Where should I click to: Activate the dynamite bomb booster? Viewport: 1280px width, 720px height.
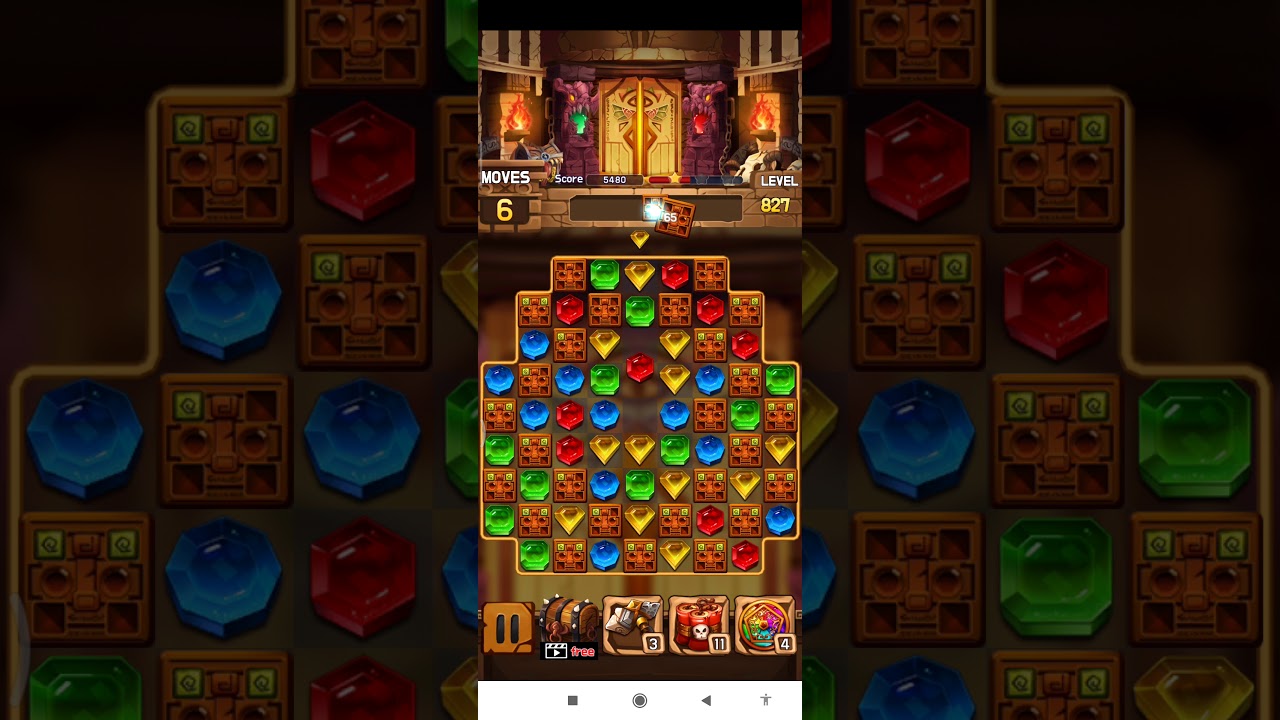[x=699, y=626]
